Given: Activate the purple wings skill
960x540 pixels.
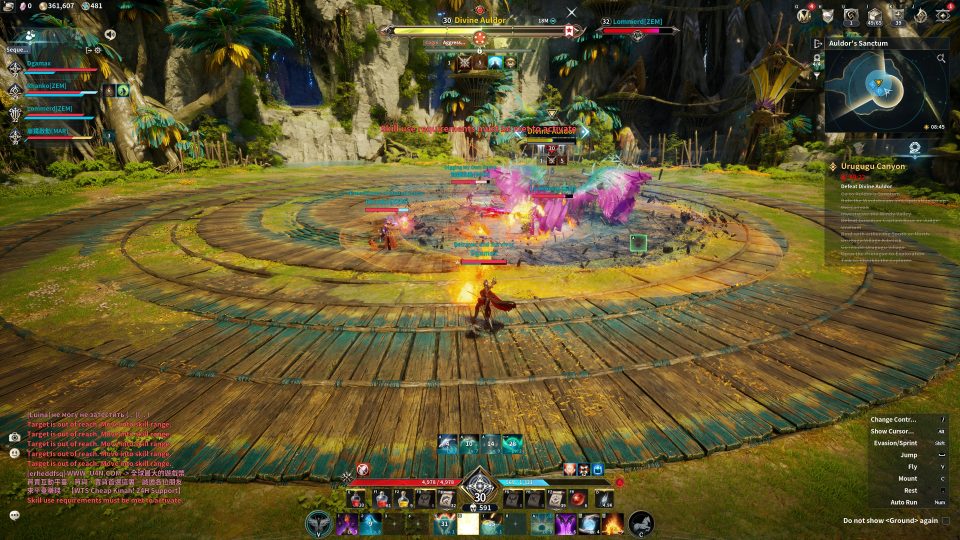Looking at the screenshot, I should point(566,523).
